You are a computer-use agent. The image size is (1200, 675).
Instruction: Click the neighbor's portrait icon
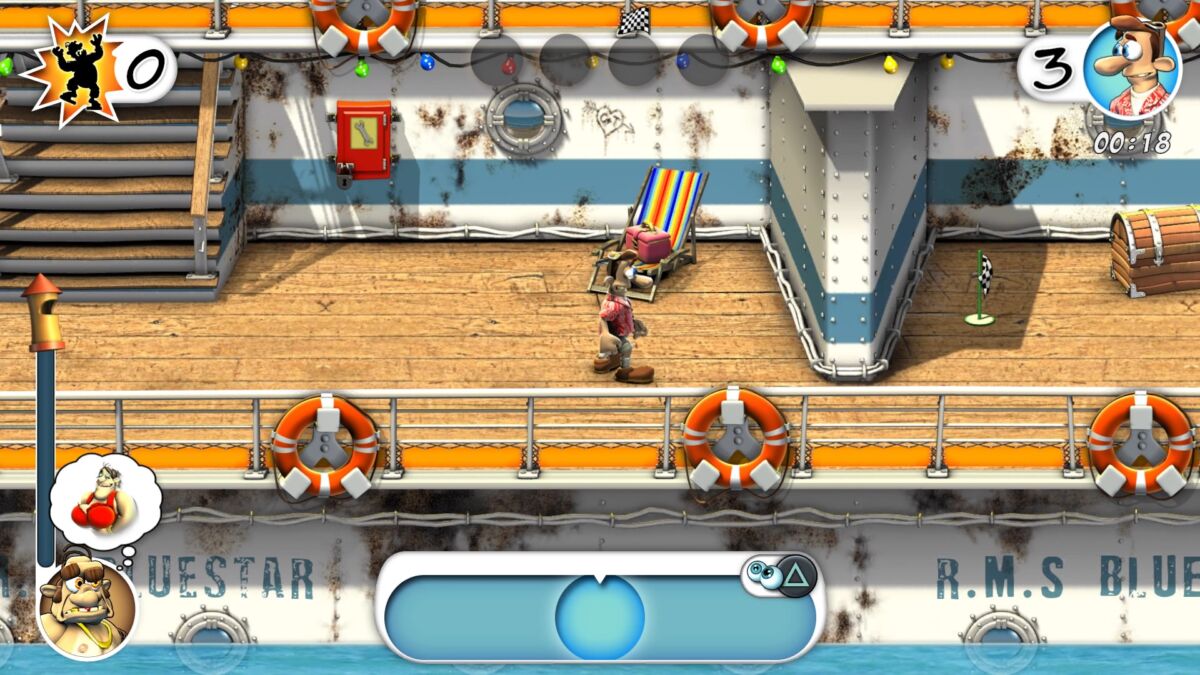[x=87, y=607]
